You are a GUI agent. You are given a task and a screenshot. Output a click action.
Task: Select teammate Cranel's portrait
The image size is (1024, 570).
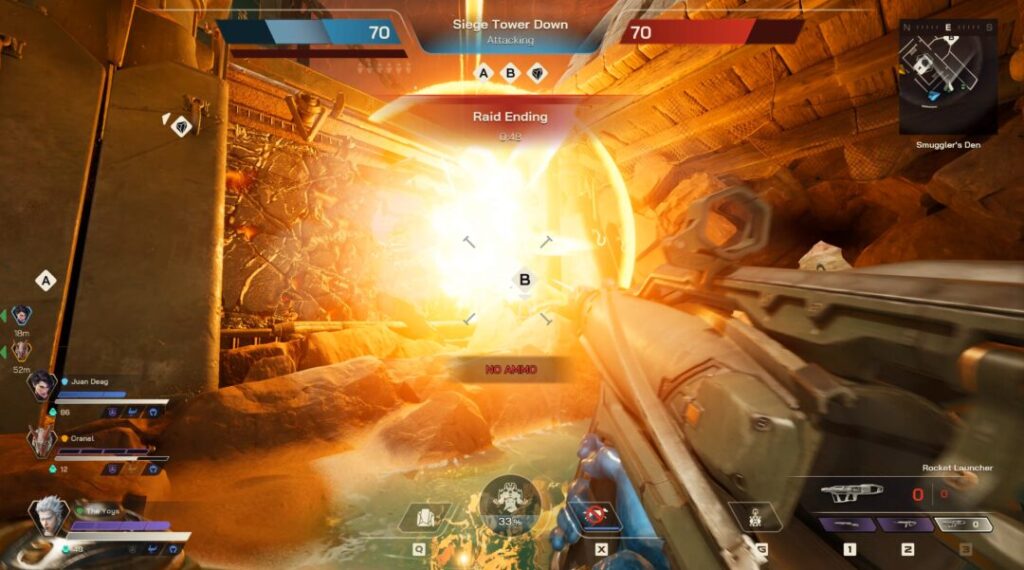pyautogui.click(x=41, y=440)
